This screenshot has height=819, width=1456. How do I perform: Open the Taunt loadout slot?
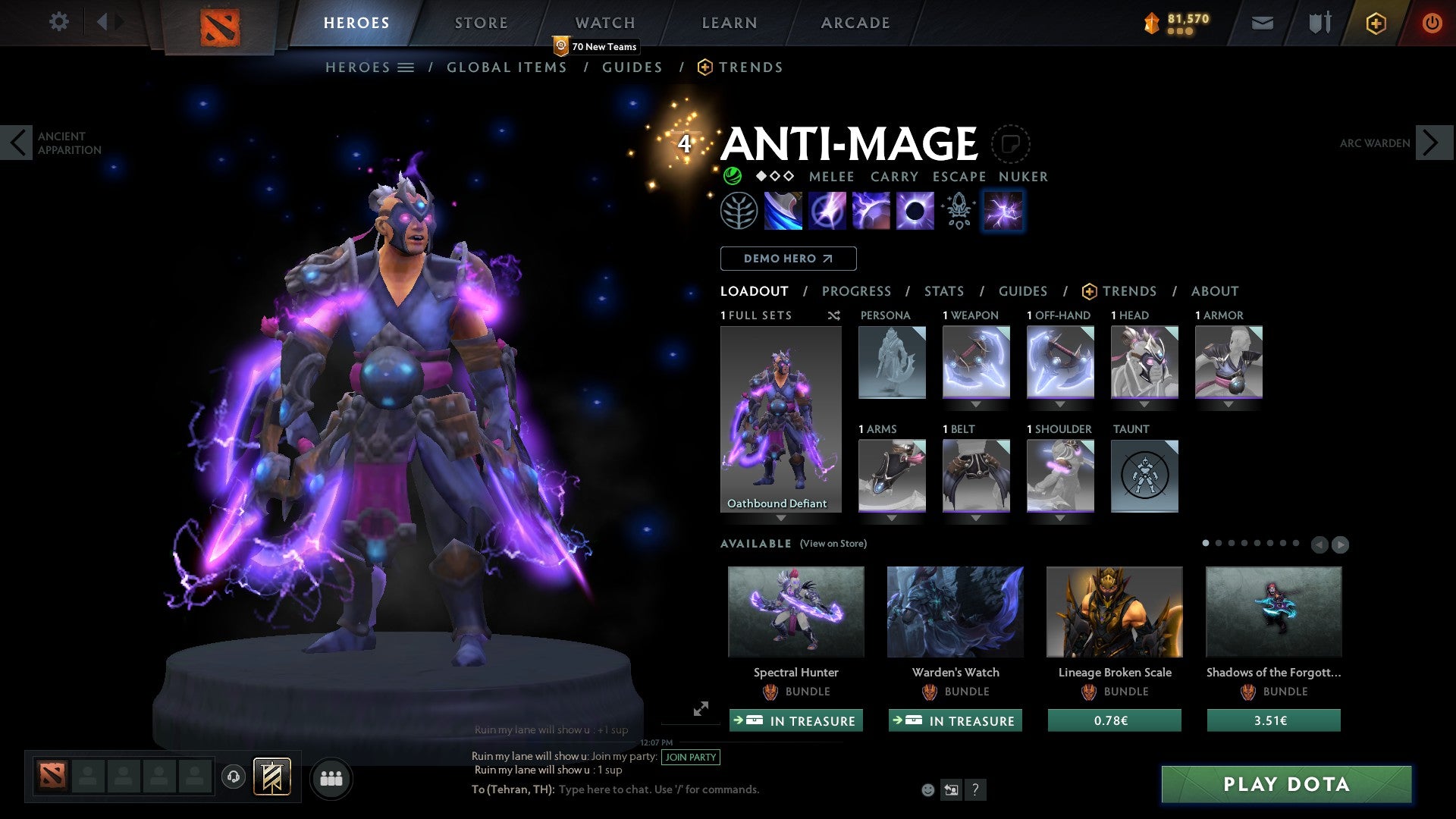pyautogui.click(x=1144, y=476)
